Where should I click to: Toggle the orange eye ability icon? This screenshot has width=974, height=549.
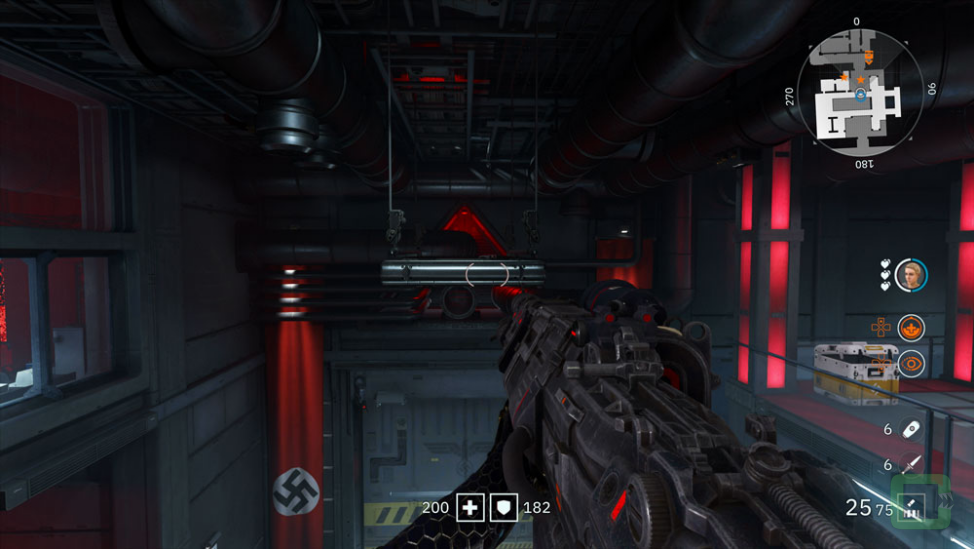(910, 364)
